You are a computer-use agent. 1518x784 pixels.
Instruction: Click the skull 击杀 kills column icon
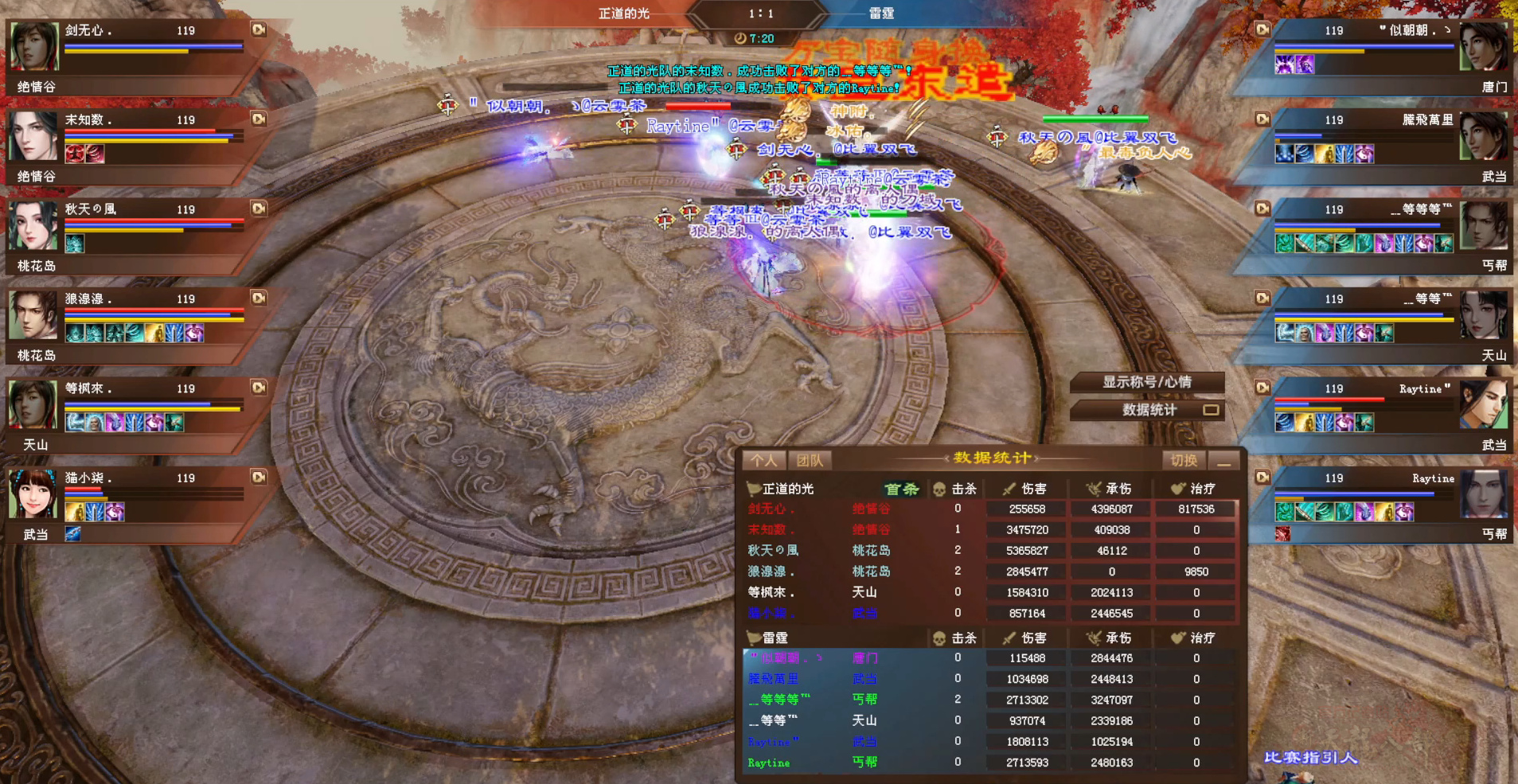(x=939, y=488)
